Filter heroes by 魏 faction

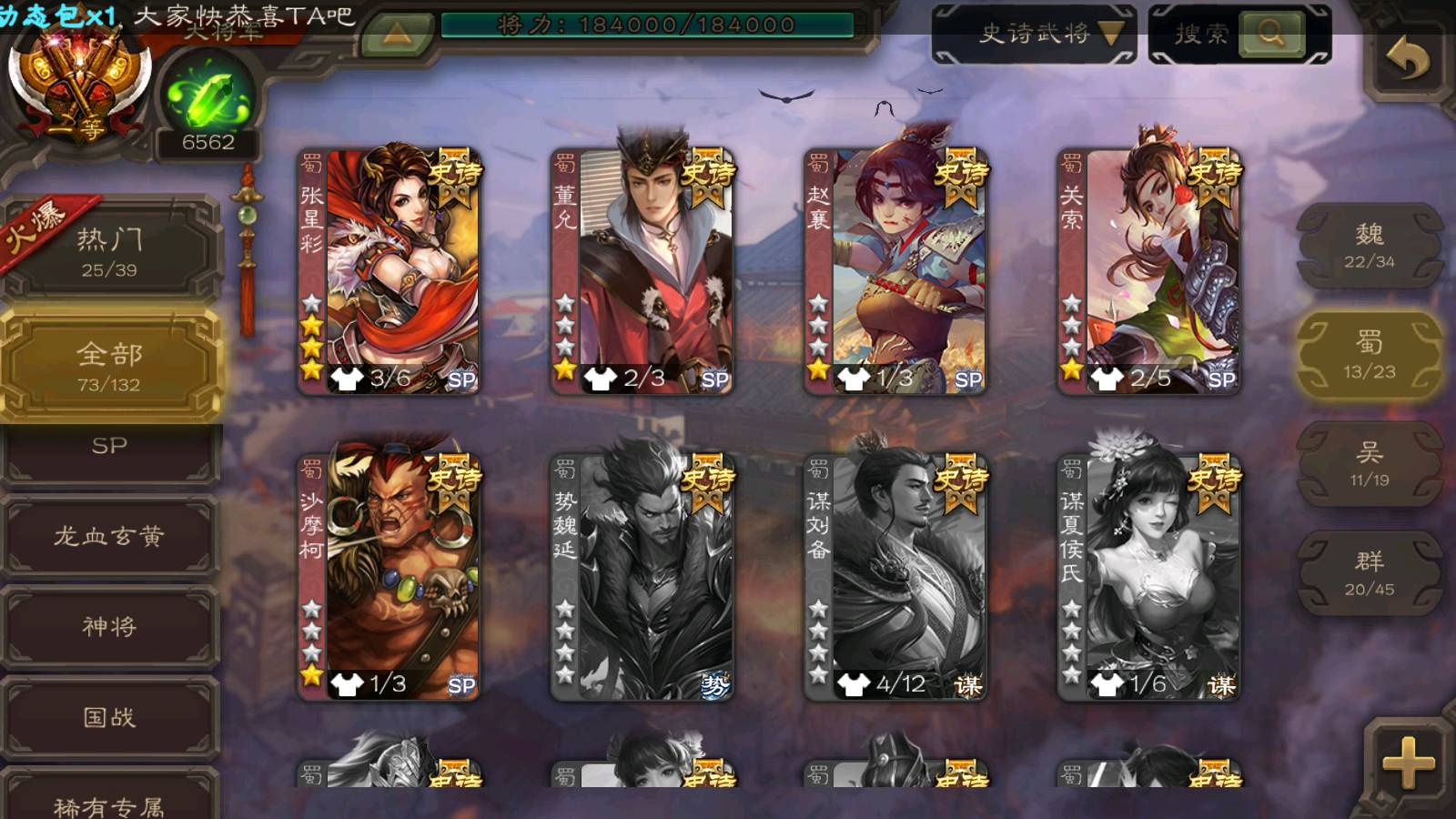point(1369,245)
